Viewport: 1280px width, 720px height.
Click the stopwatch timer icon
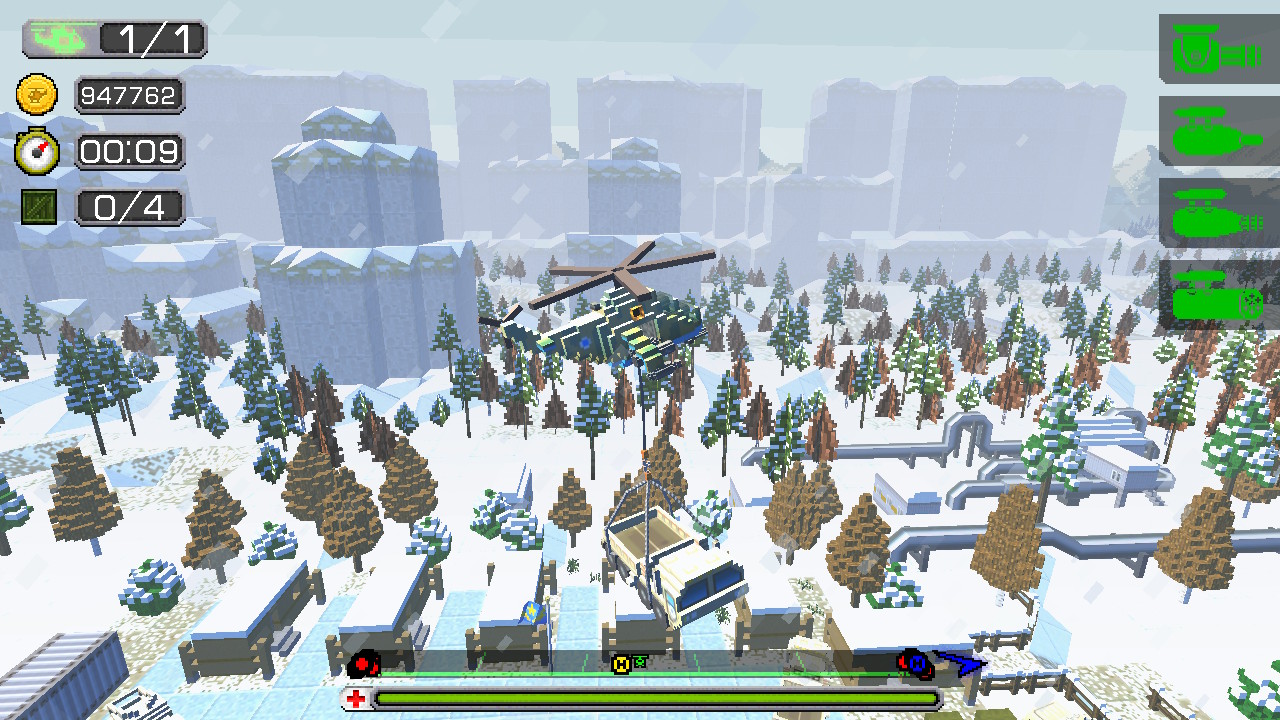38,151
